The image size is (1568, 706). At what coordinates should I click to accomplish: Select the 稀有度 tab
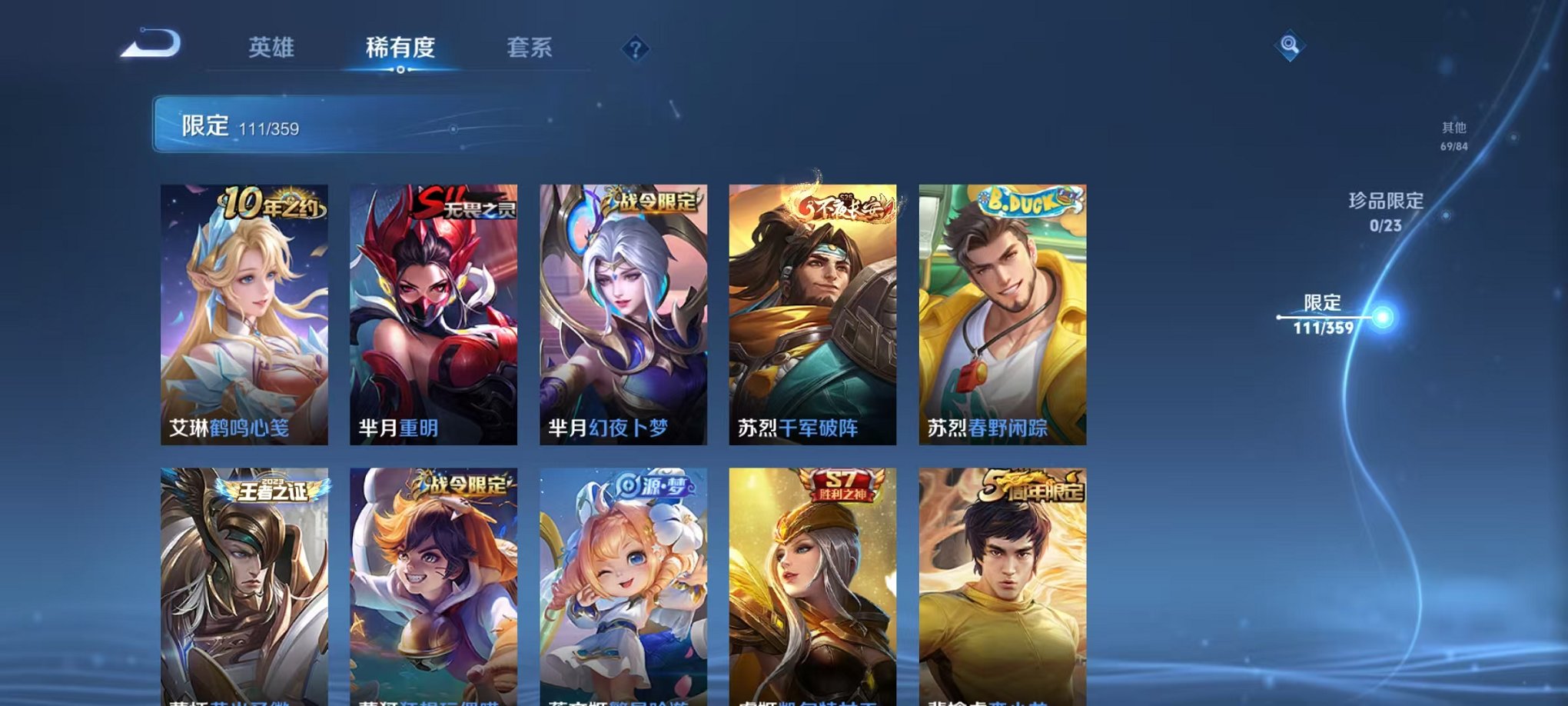[400, 48]
